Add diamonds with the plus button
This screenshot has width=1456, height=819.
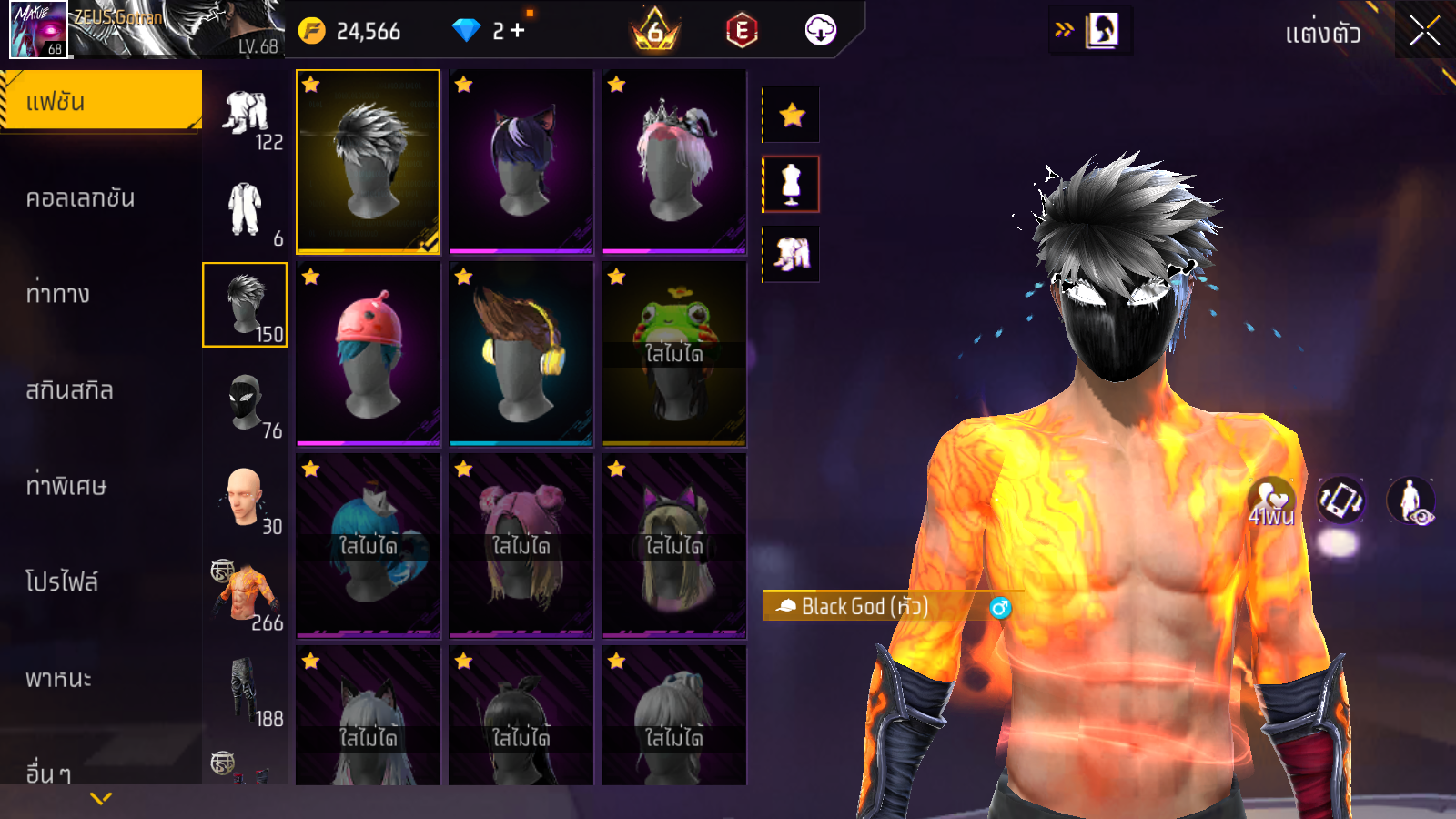[518, 31]
